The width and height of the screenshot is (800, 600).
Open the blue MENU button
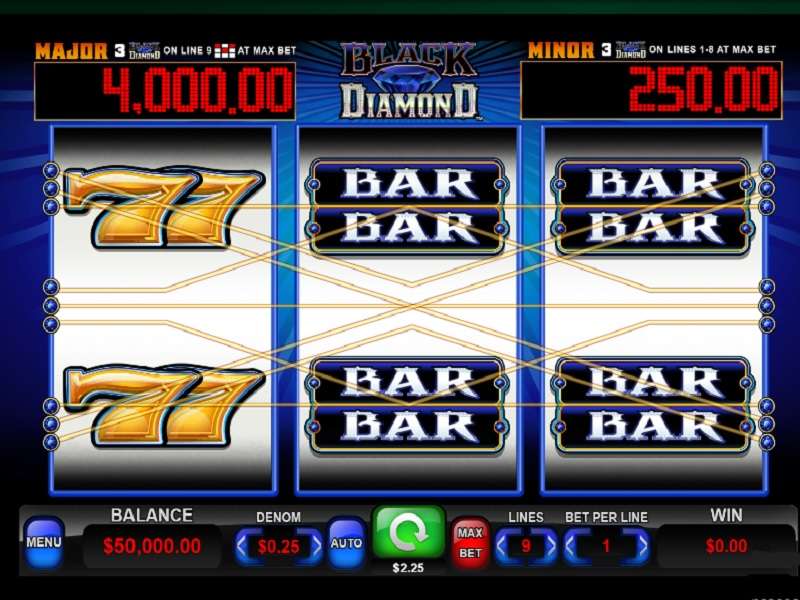tap(44, 542)
